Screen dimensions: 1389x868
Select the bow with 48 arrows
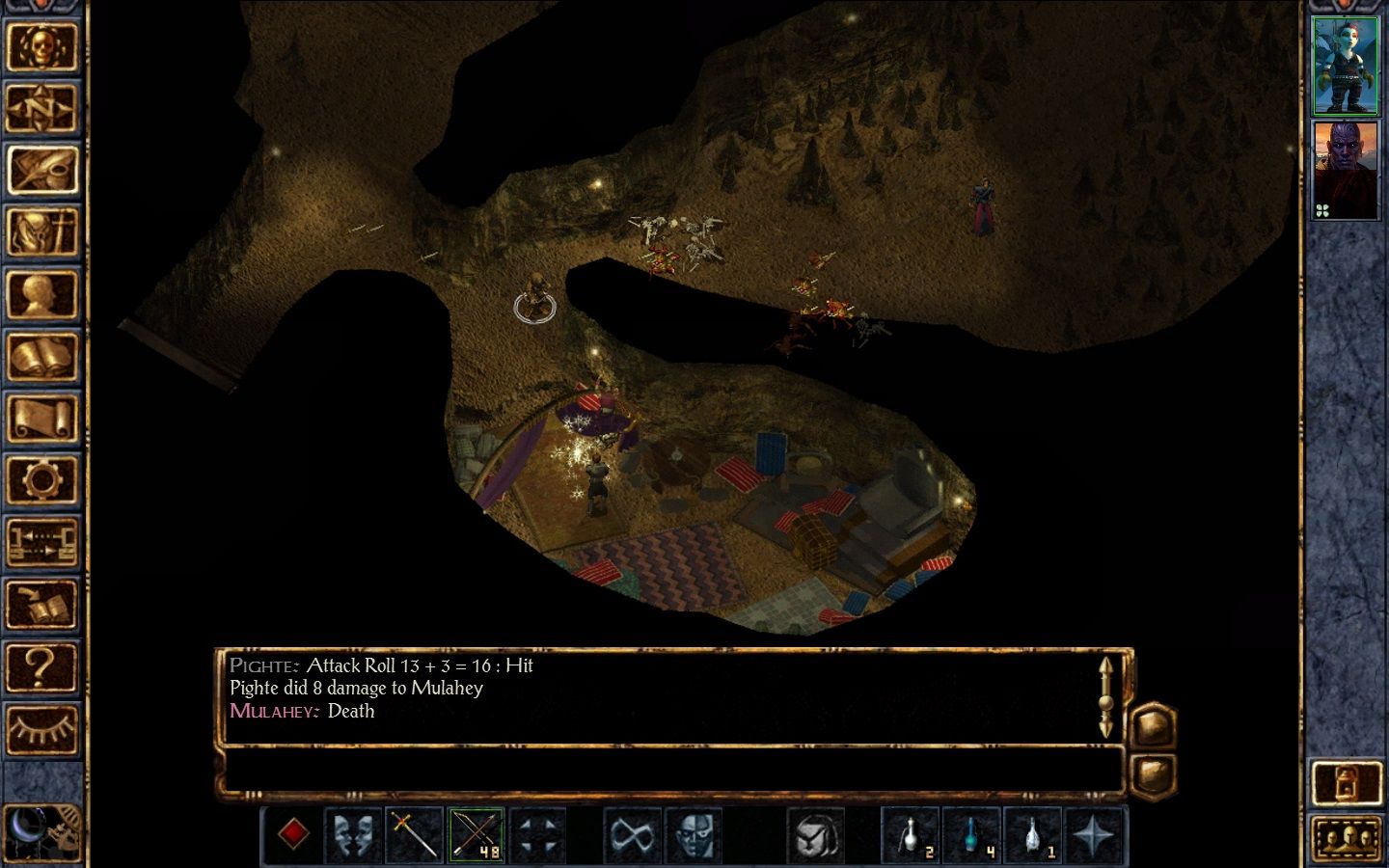coord(476,834)
